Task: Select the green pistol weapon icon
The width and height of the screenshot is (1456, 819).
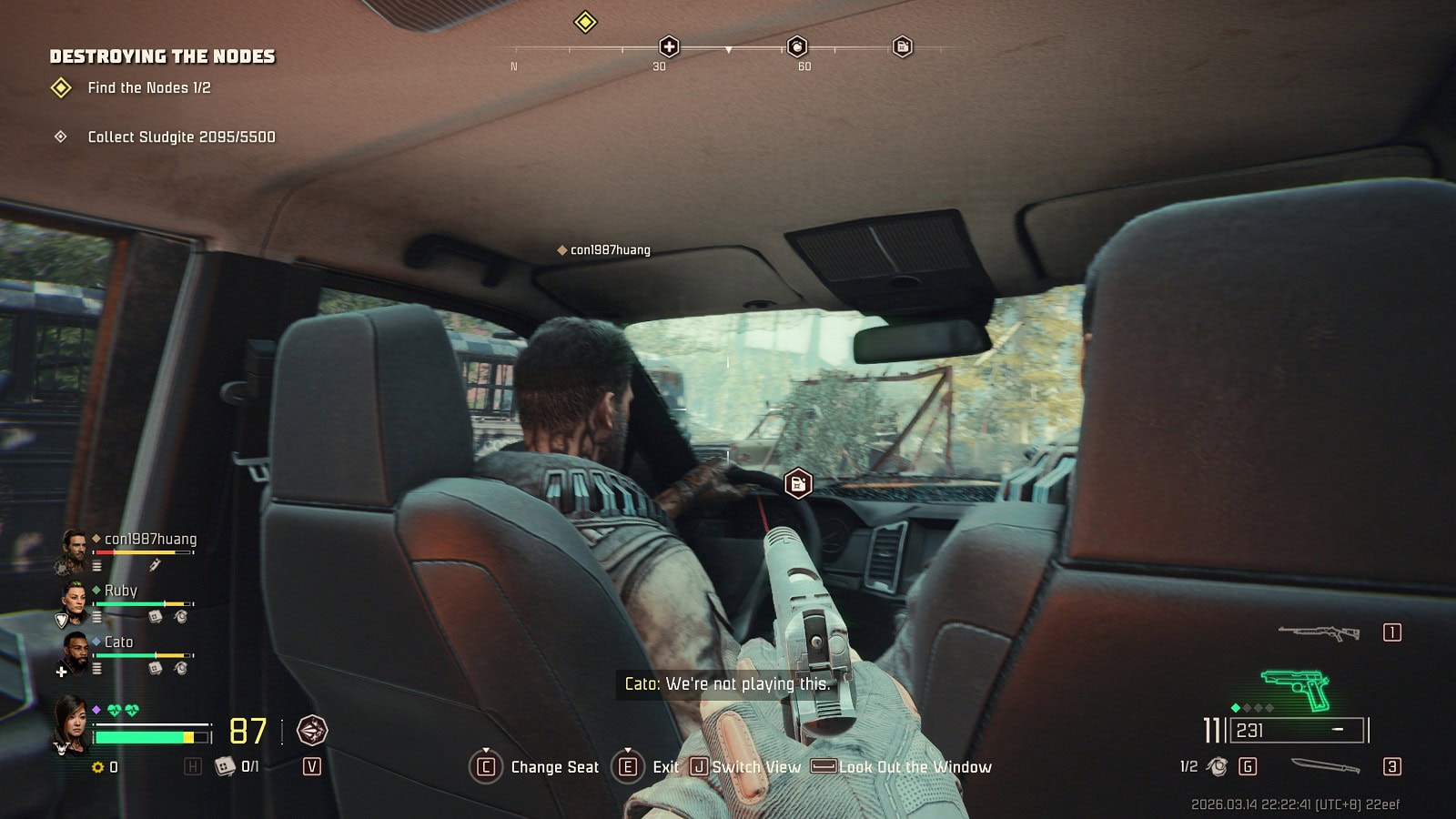Action: pyautogui.click(x=1296, y=690)
